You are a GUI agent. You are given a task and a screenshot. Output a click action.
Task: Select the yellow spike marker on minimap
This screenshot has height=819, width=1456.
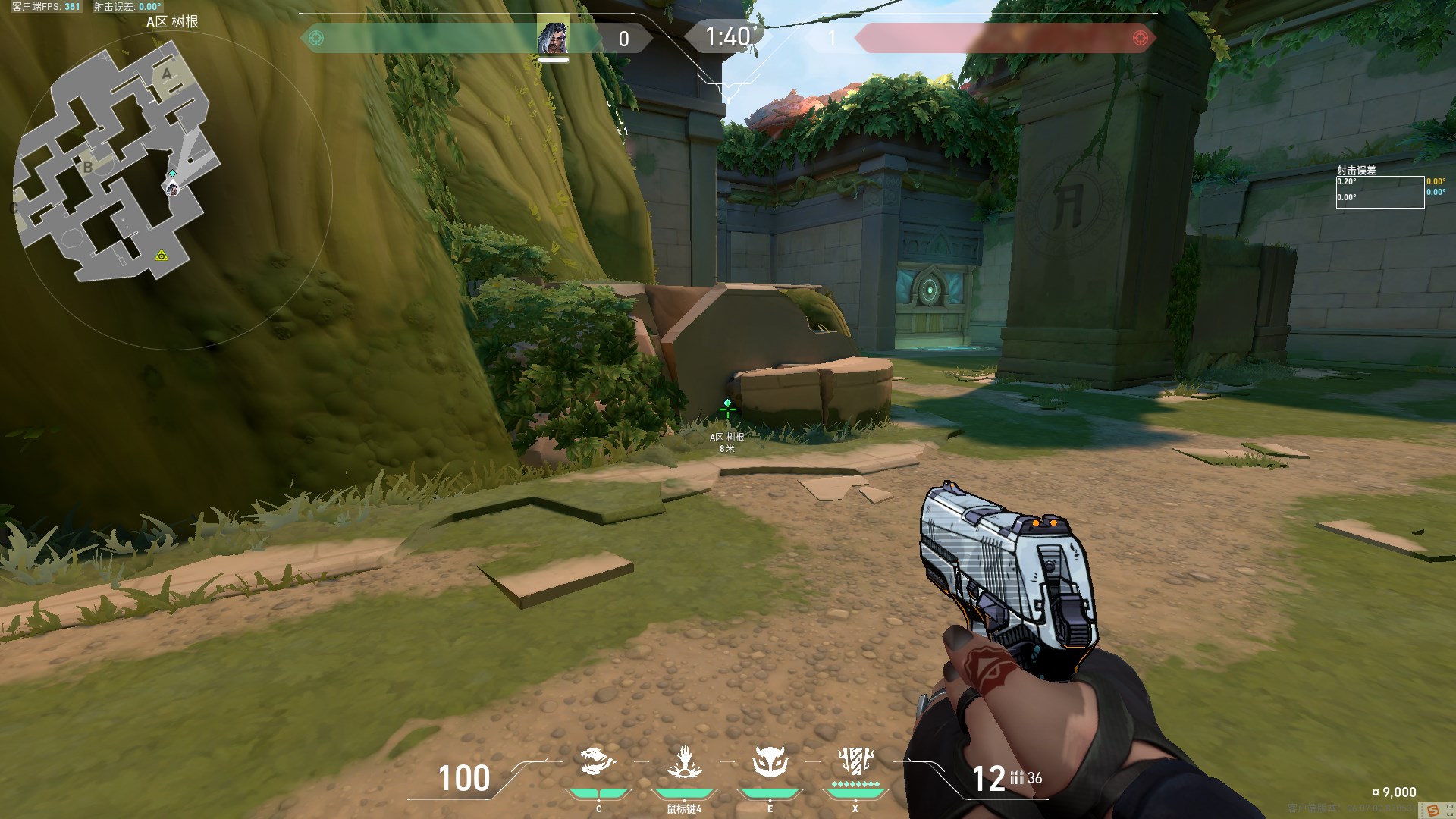tap(161, 256)
